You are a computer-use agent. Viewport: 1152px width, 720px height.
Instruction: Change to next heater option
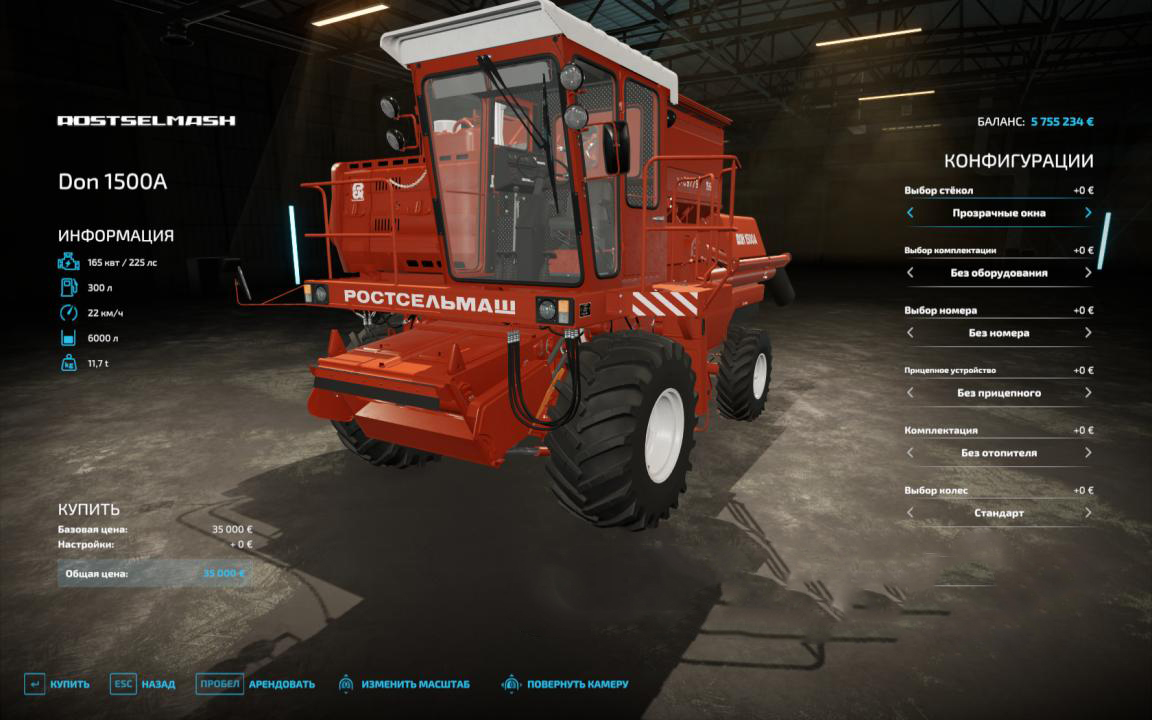click(1088, 453)
